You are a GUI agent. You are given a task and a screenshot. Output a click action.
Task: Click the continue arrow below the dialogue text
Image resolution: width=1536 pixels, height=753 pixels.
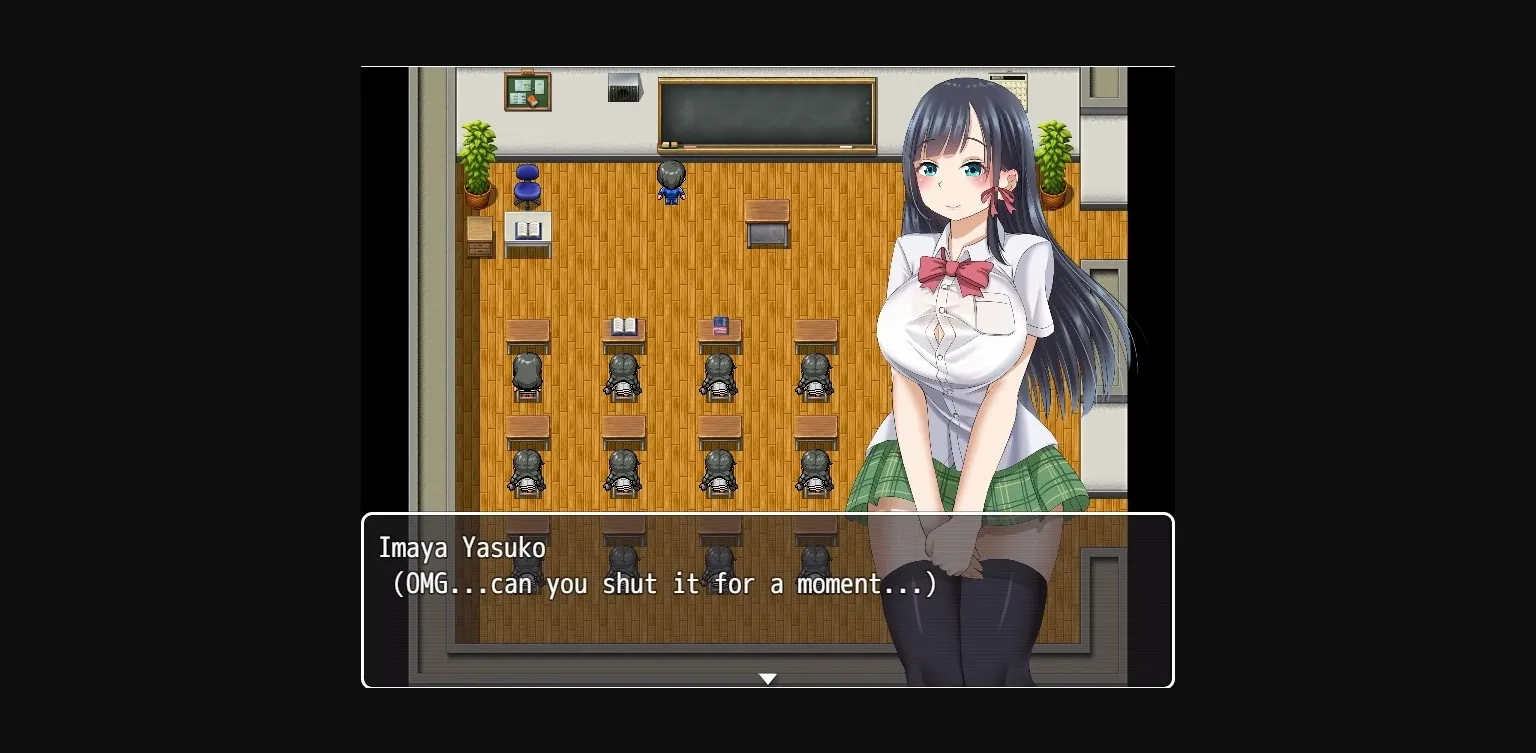pos(768,678)
